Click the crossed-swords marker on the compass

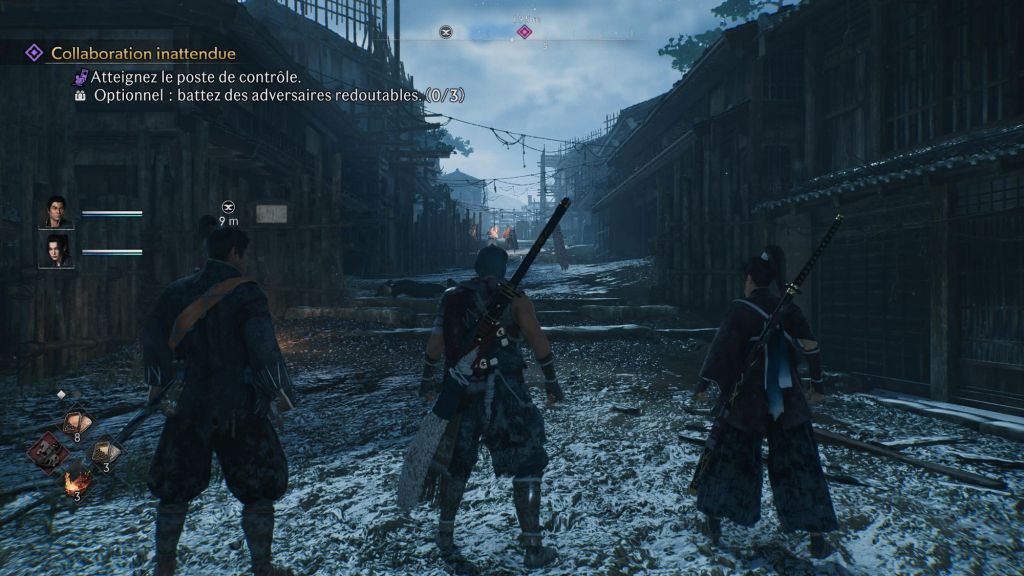point(446,32)
